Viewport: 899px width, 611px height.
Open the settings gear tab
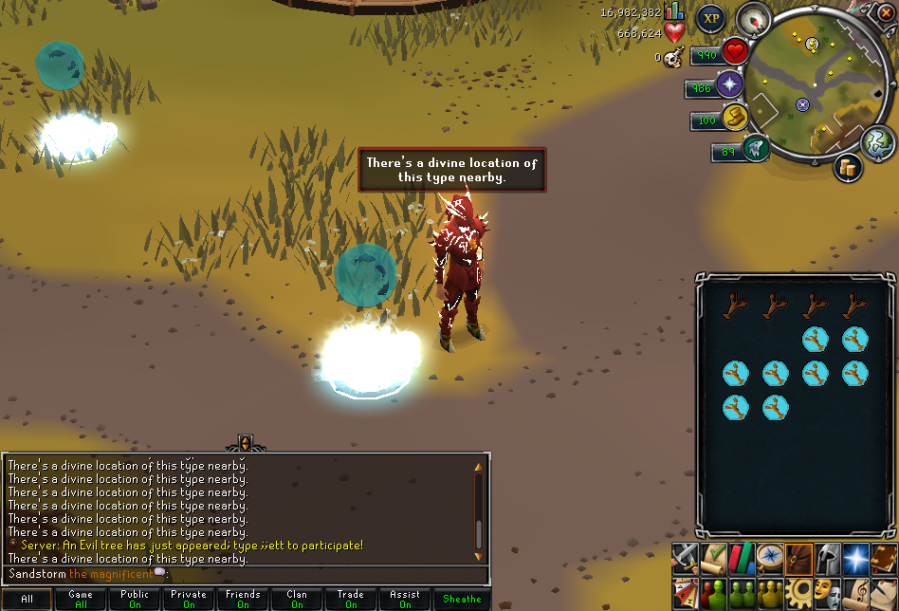798,590
